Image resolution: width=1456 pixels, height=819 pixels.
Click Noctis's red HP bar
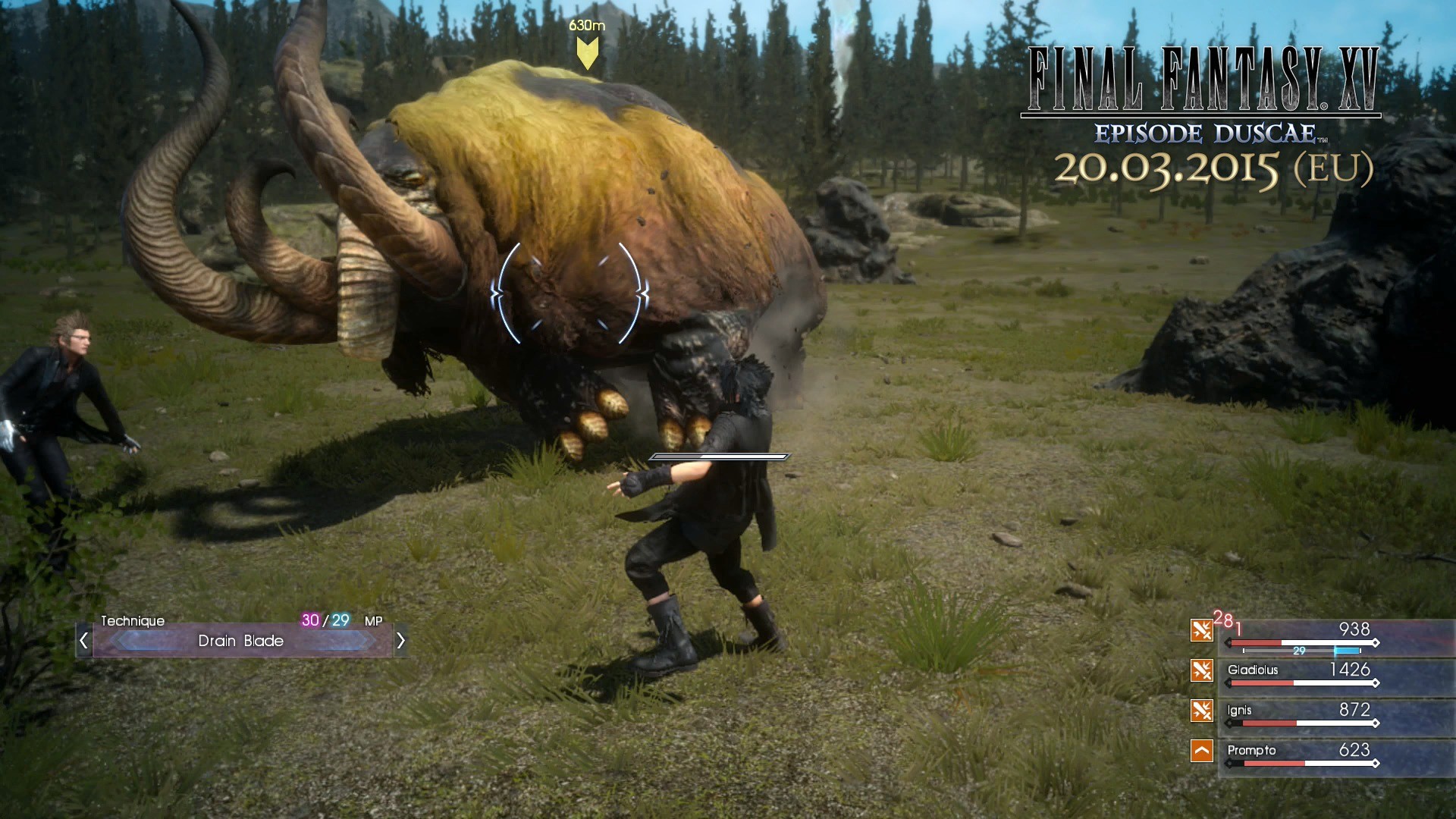point(1256,642)
